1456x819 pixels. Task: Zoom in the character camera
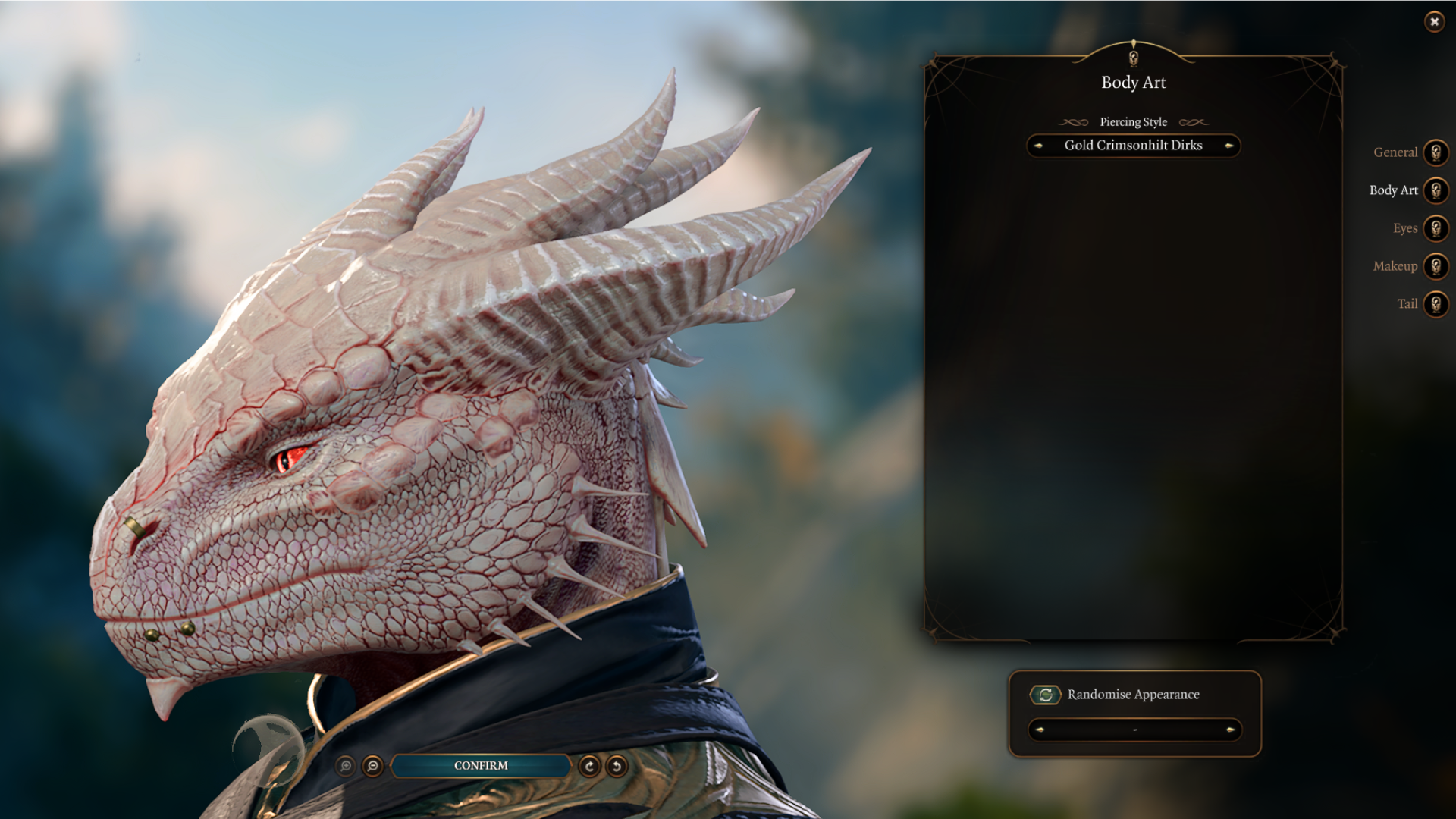346,766
